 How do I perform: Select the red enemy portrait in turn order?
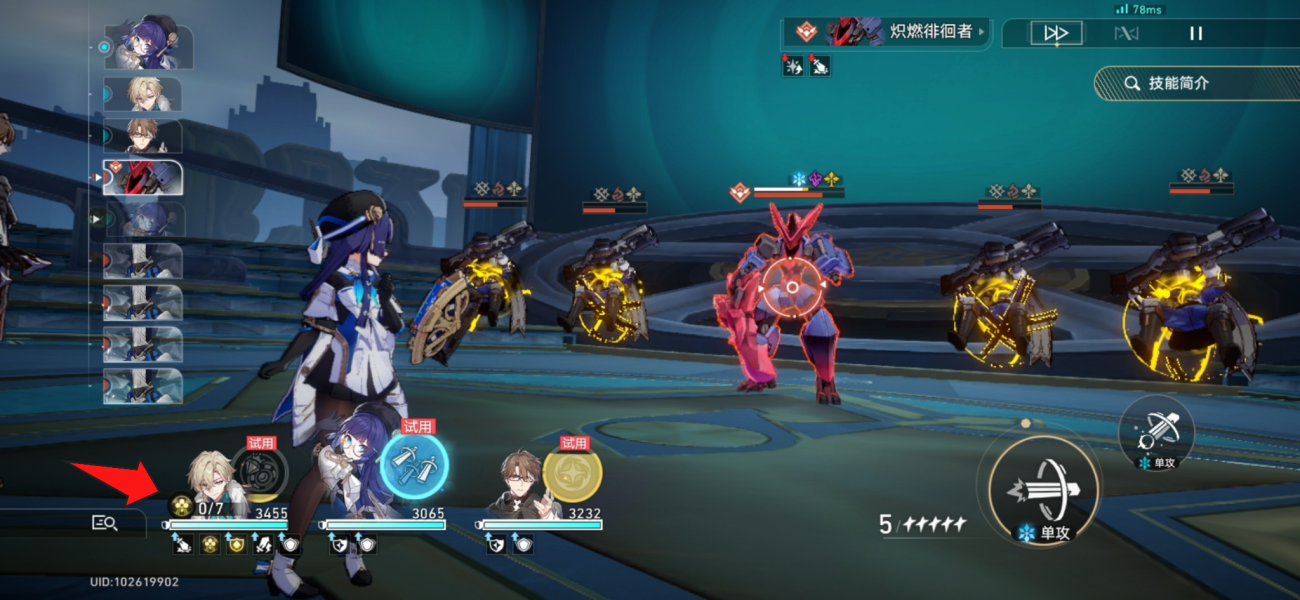143,178
